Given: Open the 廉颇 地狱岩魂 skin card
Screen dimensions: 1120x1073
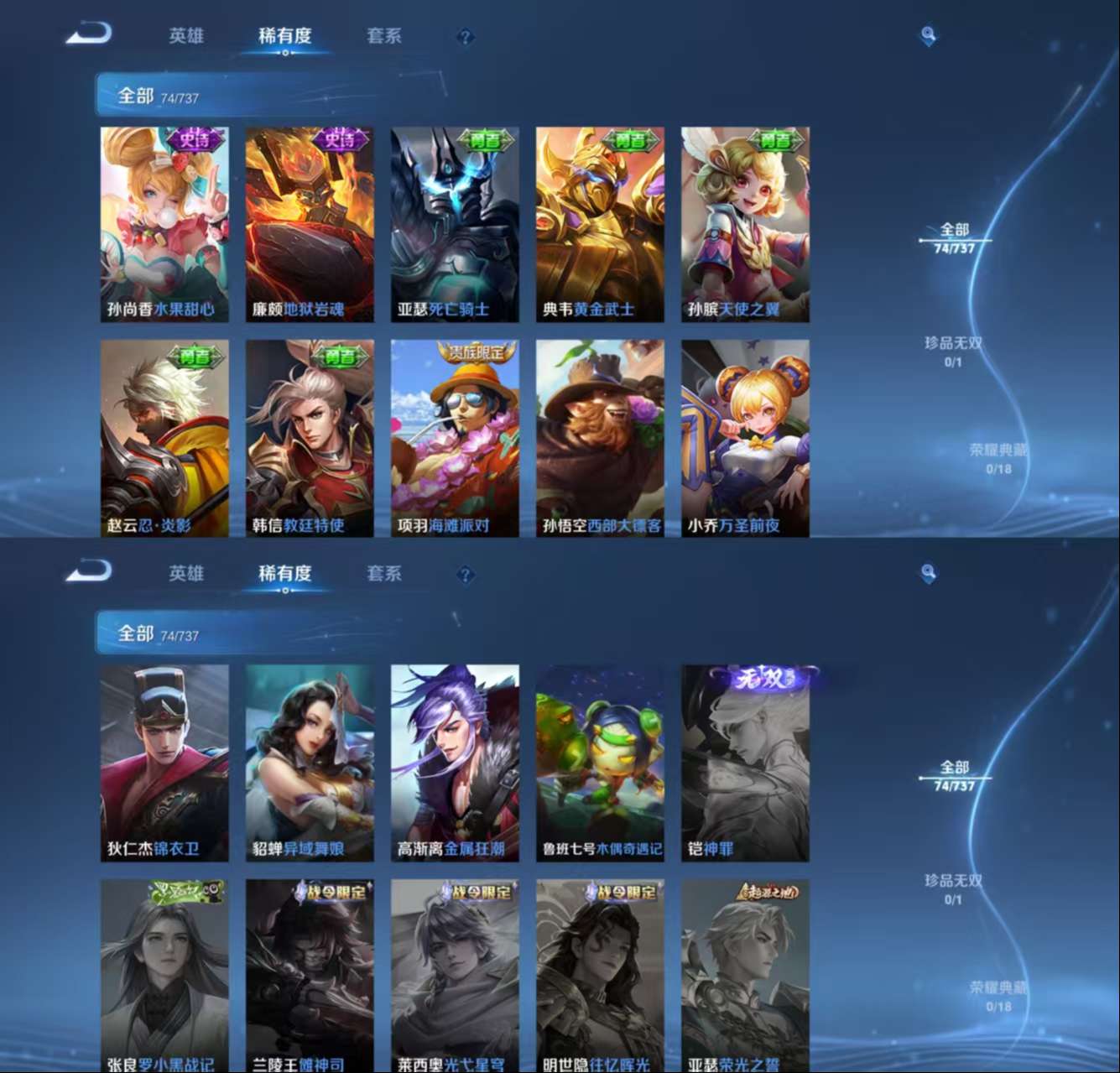Looking at the screenshot, I should pyautogui.click(x=310, y=224).
